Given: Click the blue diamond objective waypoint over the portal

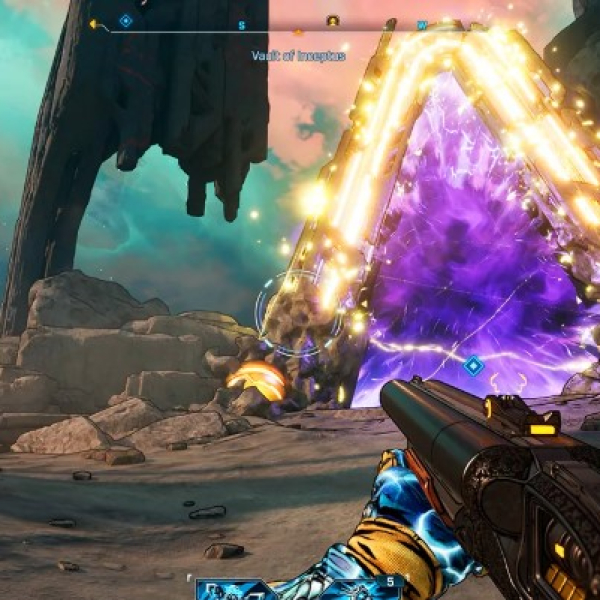Looking at the screenshot, I should pos(473,366).
